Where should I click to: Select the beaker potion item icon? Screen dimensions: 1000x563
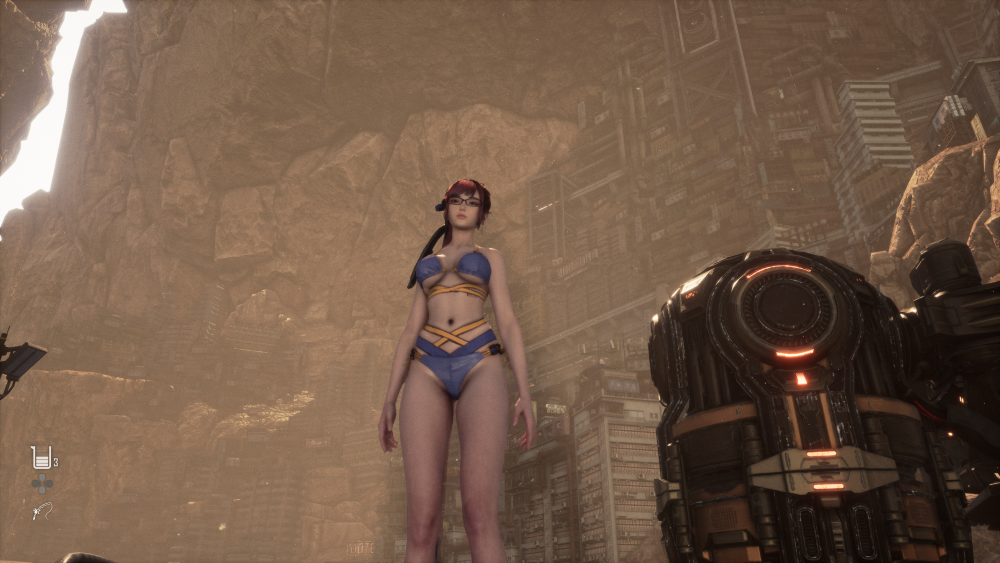click(41, 458)
